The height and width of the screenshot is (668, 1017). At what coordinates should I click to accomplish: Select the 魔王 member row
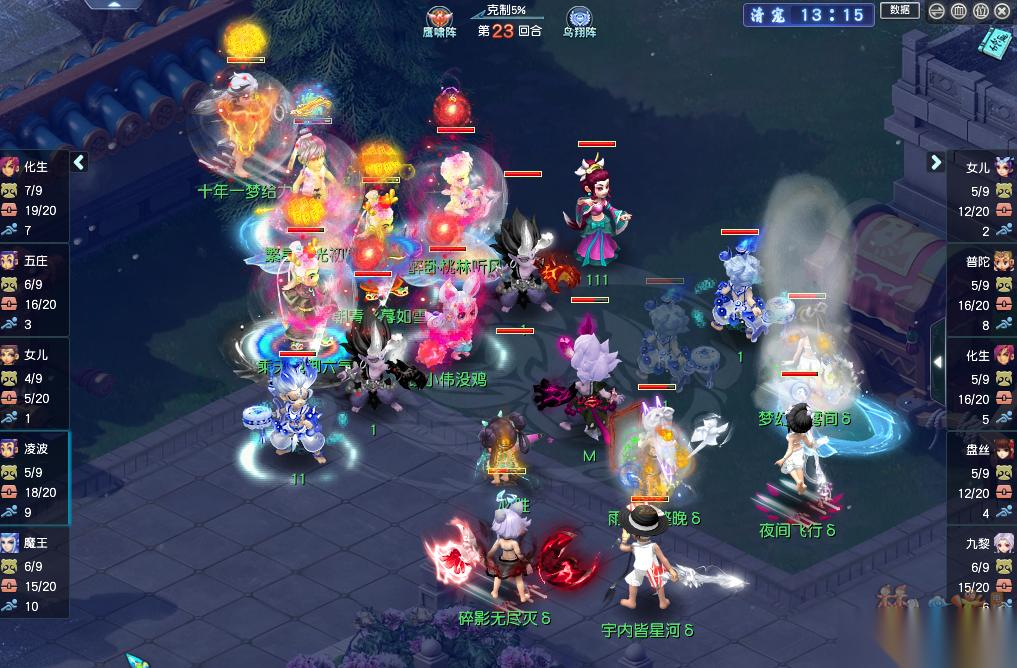(35, 572)
